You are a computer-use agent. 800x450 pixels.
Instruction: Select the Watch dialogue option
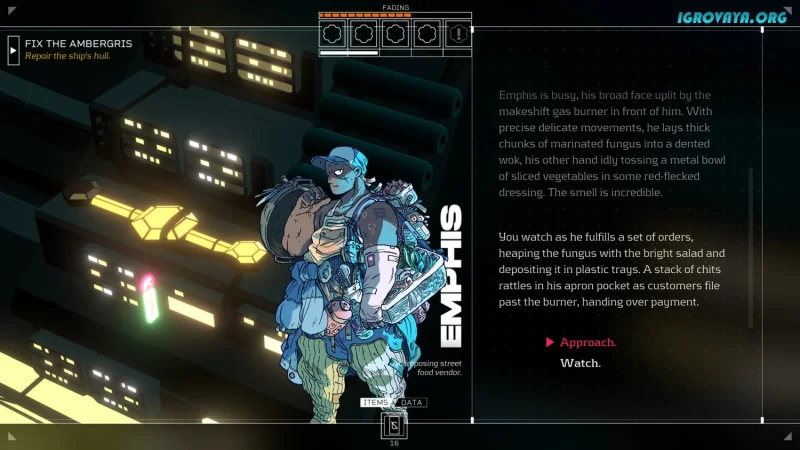pyautogui.click(x=580, y=364)
